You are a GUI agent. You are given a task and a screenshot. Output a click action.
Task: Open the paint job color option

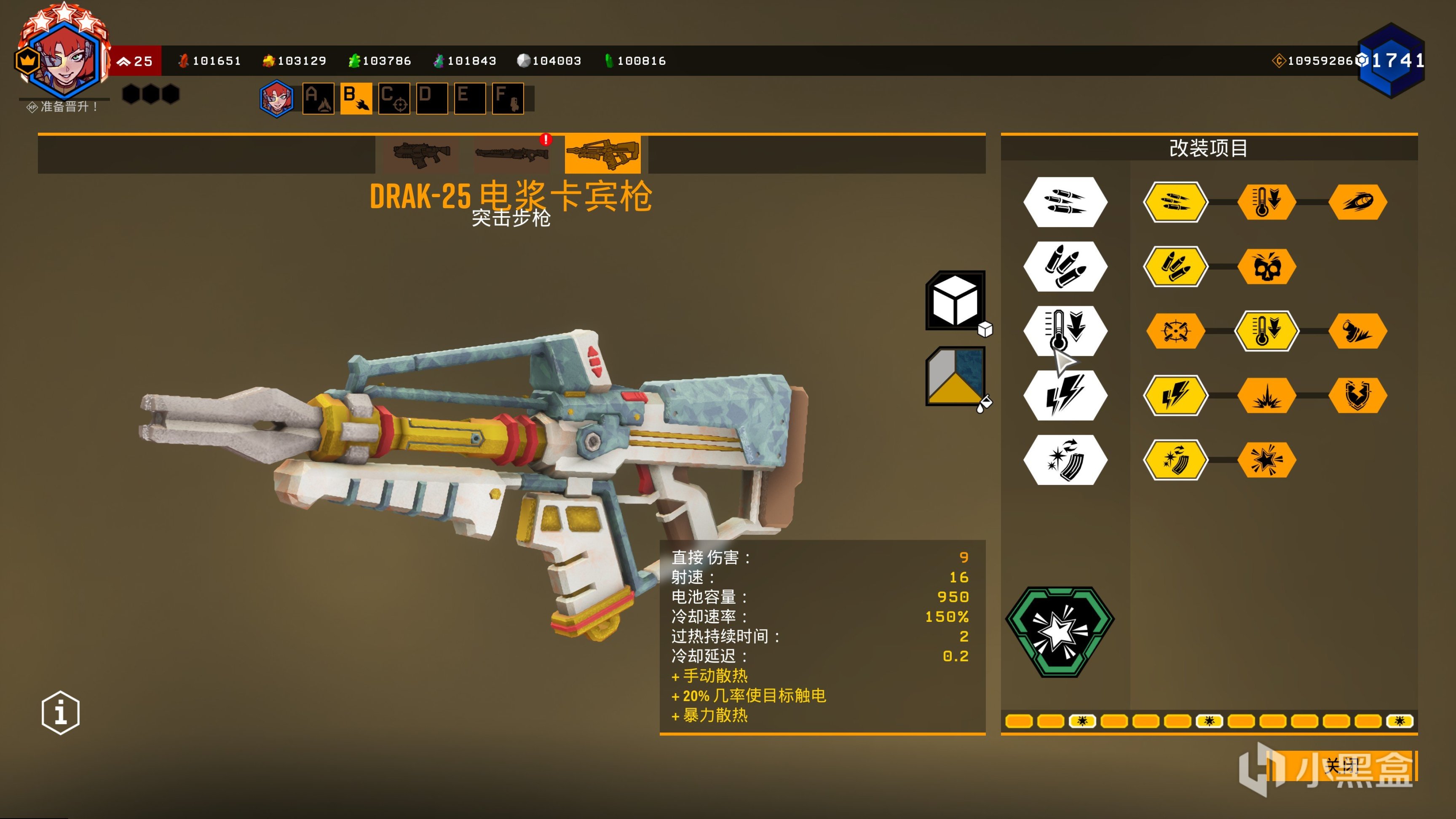point(955,377)
